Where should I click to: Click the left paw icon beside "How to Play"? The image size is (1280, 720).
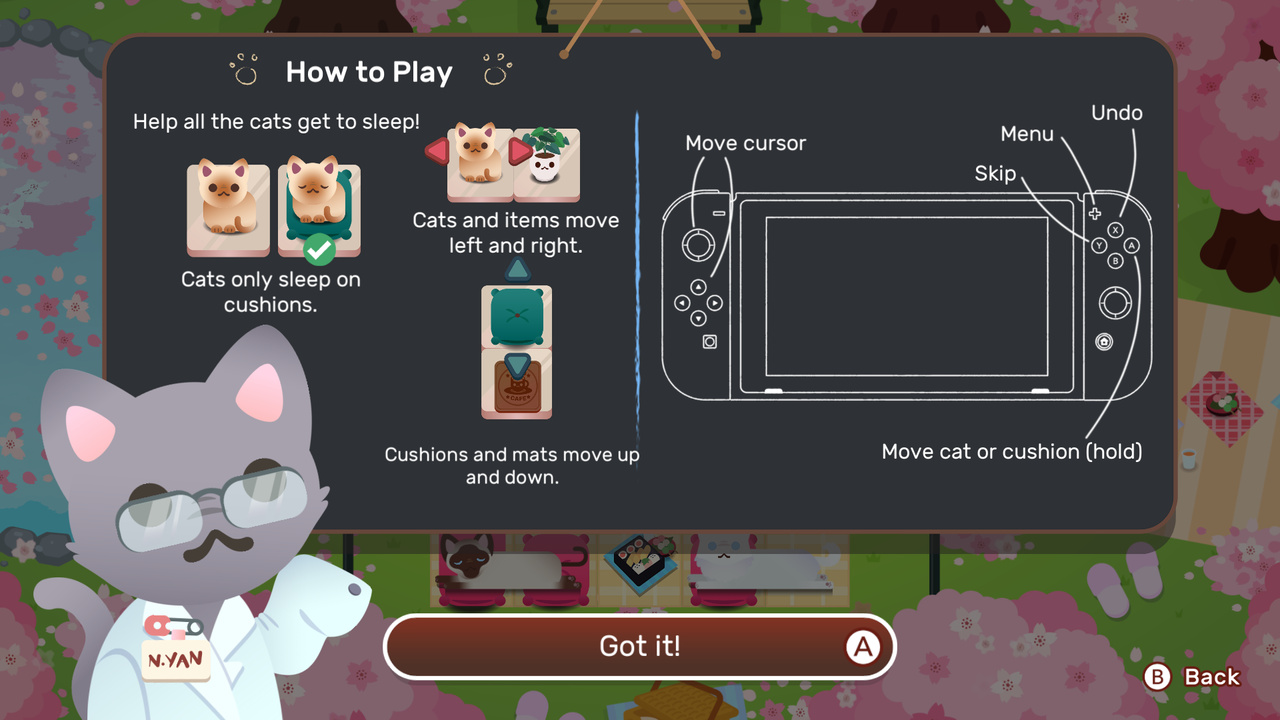tap(243, 68)
